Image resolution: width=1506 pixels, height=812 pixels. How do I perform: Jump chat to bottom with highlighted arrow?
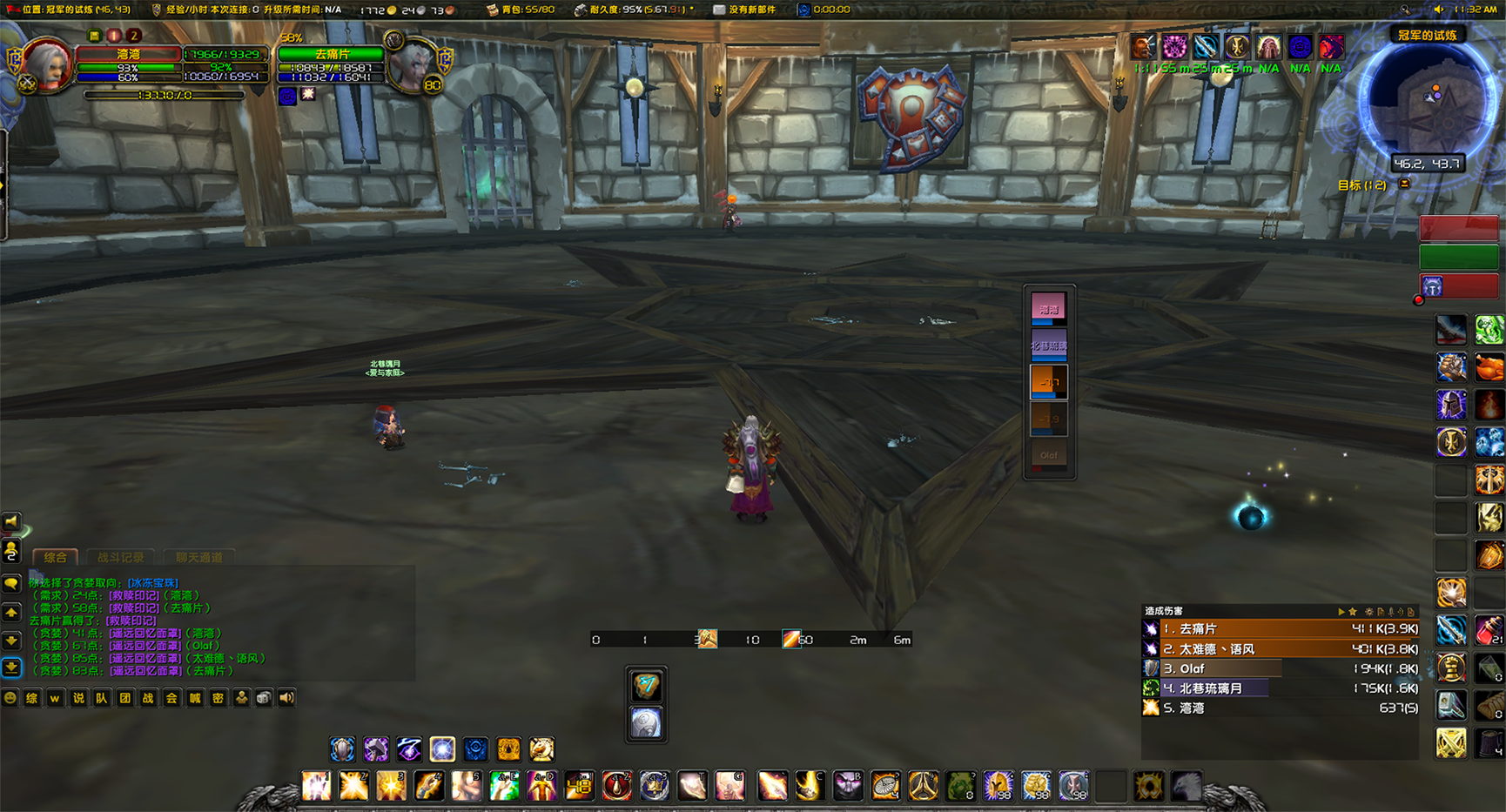coord(11,668)
